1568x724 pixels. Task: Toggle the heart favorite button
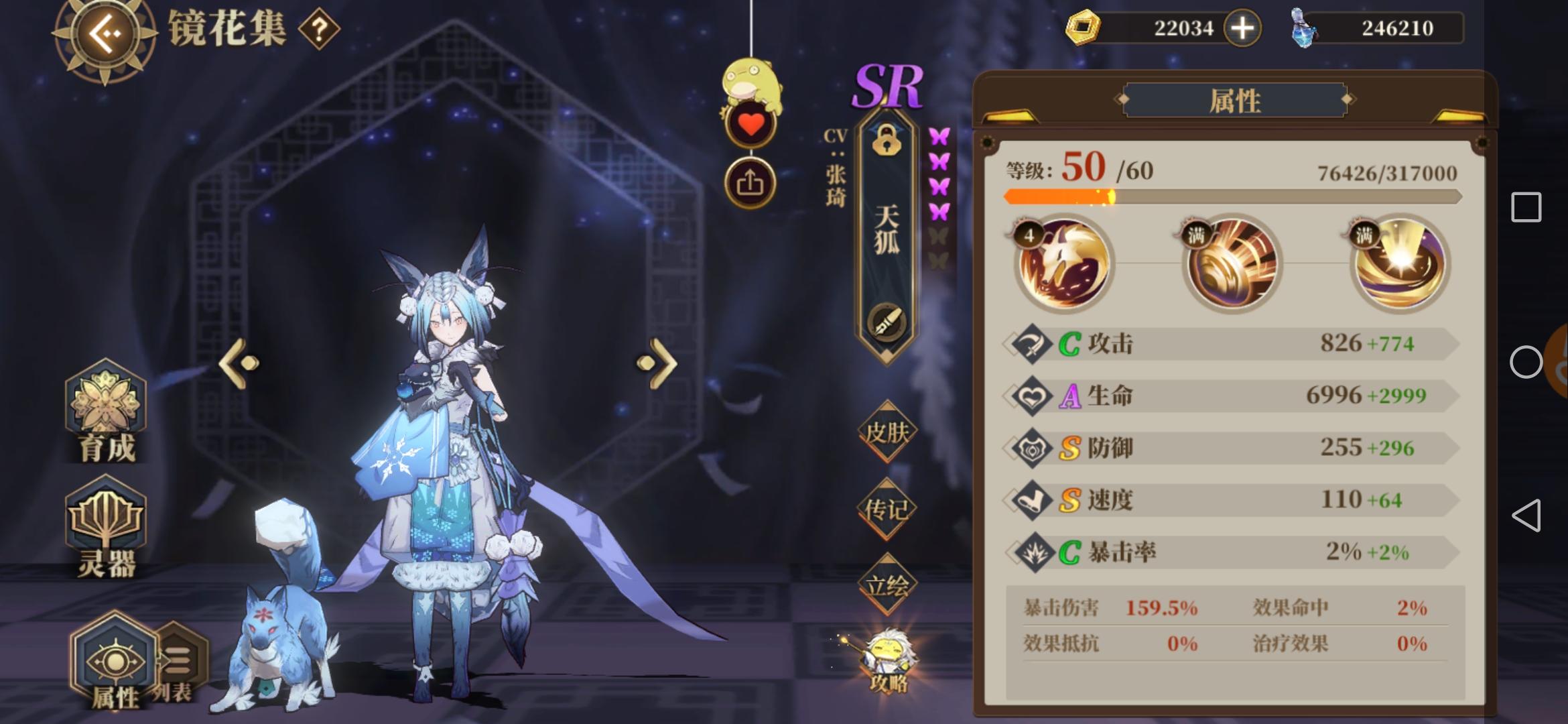point(750,124)
